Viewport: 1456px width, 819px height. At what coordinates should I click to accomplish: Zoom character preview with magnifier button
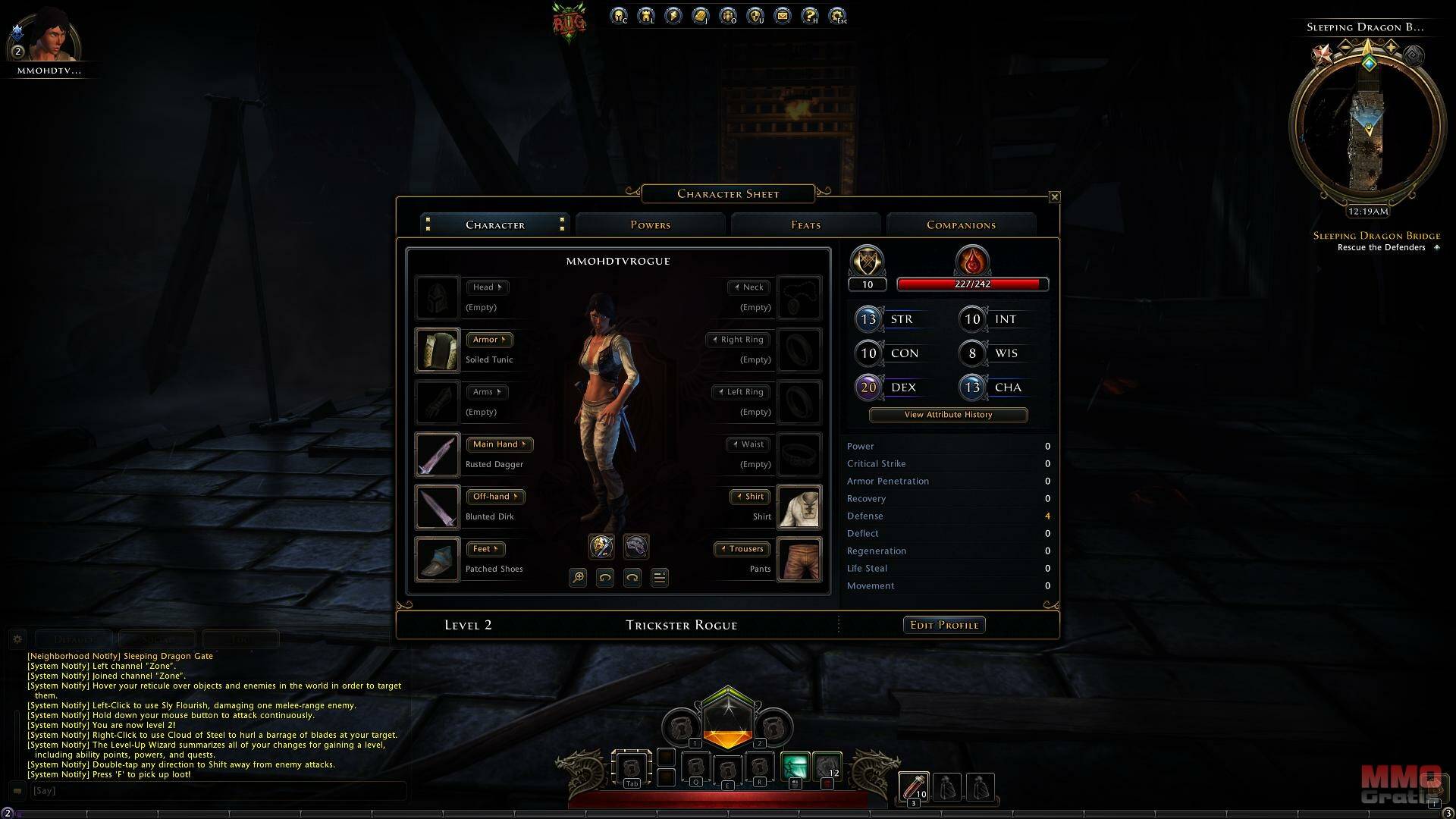pos(578,578)
